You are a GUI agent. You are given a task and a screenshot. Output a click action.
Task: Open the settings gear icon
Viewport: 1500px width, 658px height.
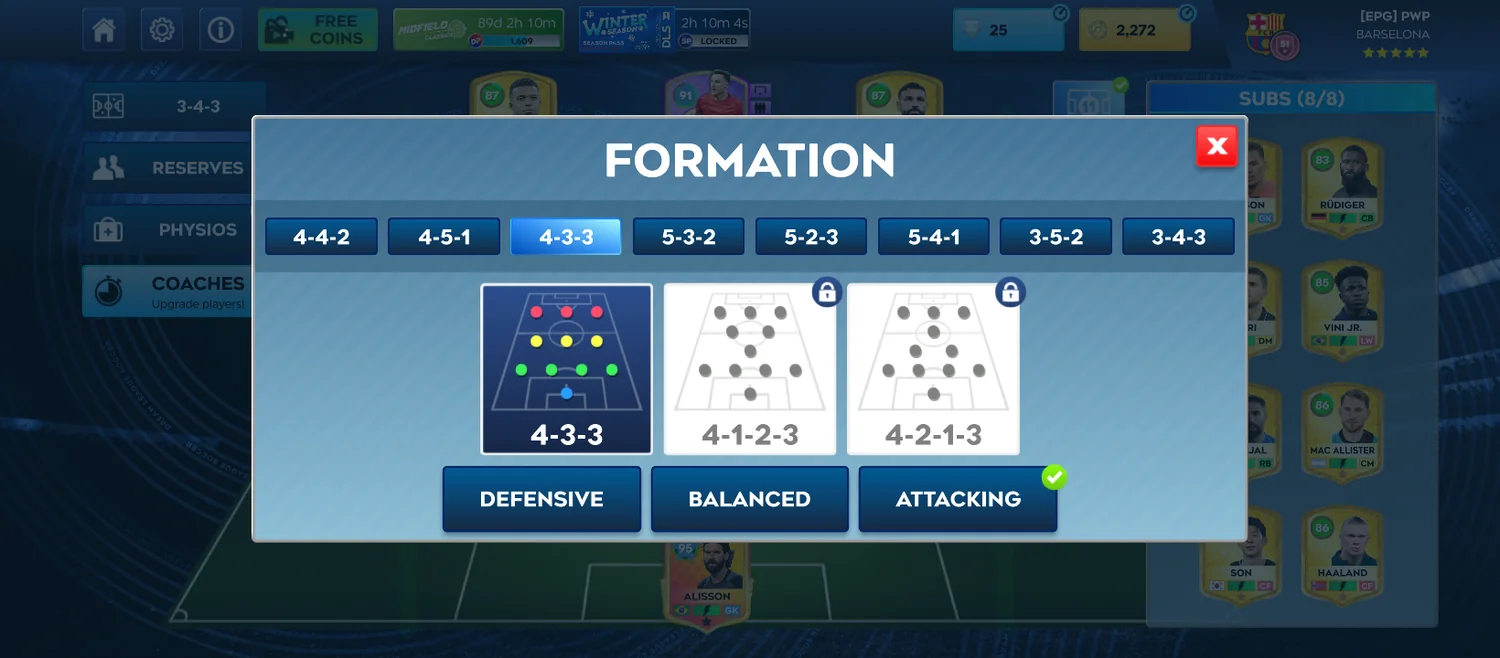coord(162,30)
